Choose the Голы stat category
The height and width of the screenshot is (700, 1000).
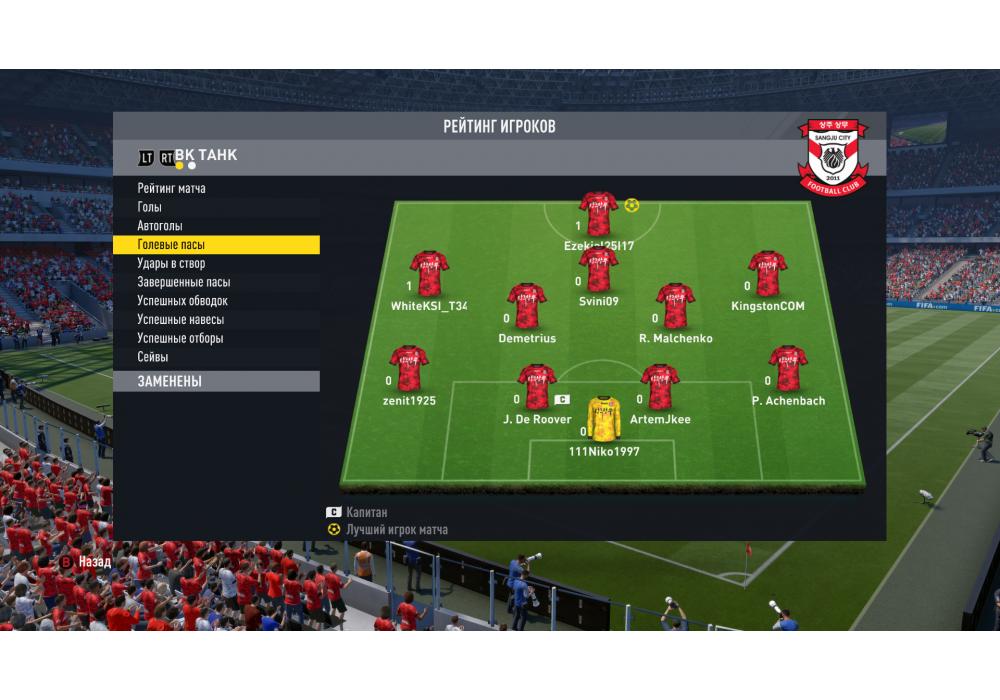(150, 207)
